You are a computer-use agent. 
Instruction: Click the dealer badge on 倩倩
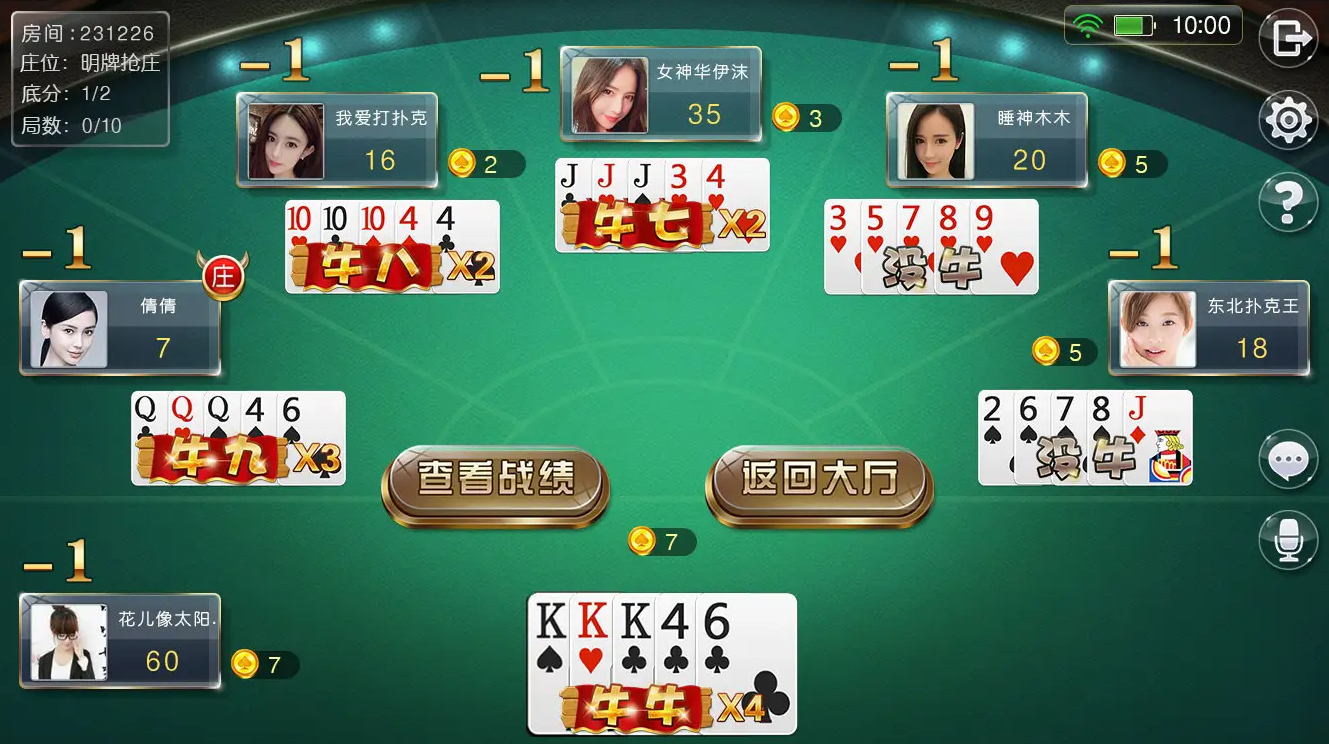click(x=222, y=277)
